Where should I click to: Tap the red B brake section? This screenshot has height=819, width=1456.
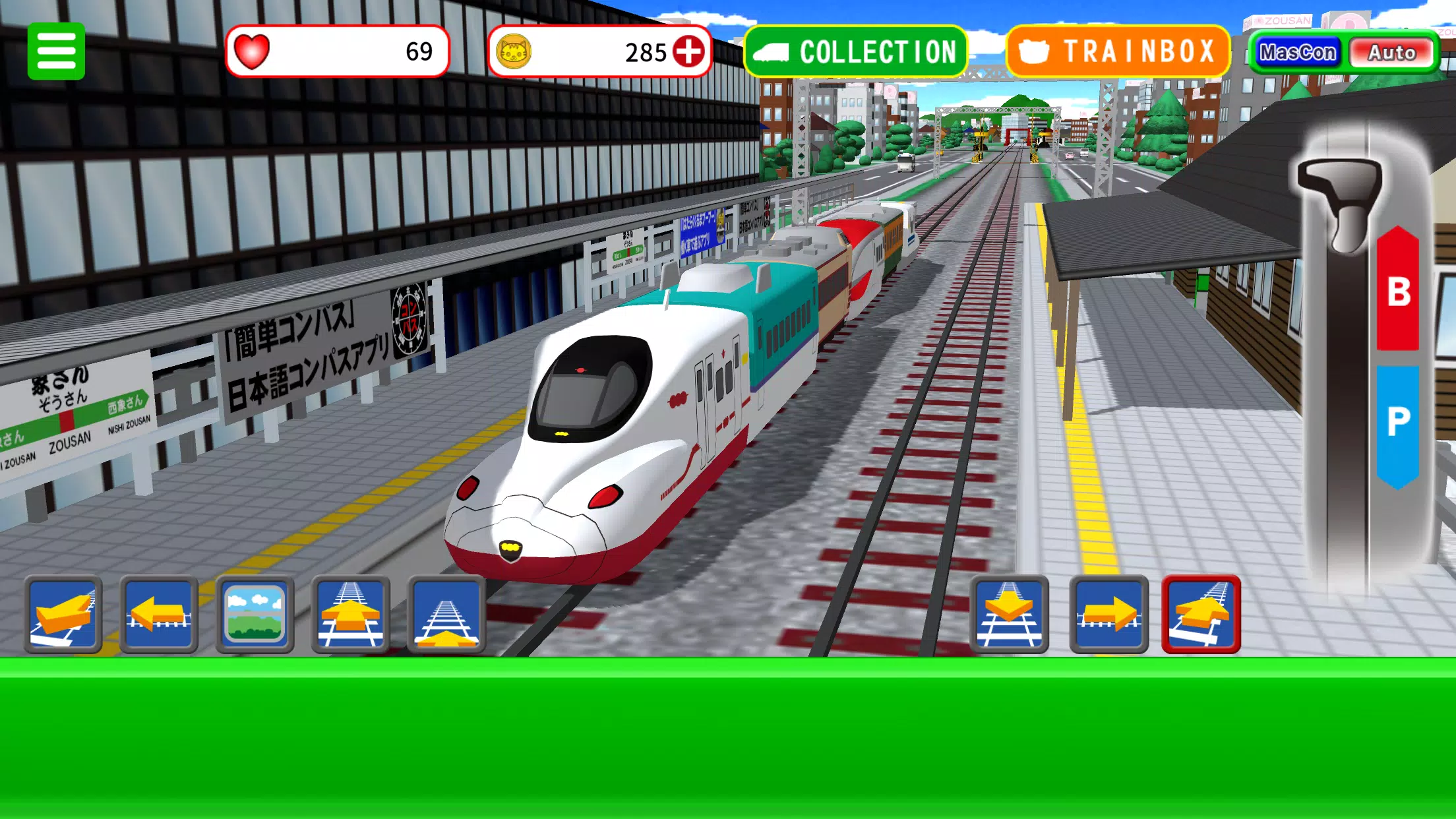point(1398,290)
